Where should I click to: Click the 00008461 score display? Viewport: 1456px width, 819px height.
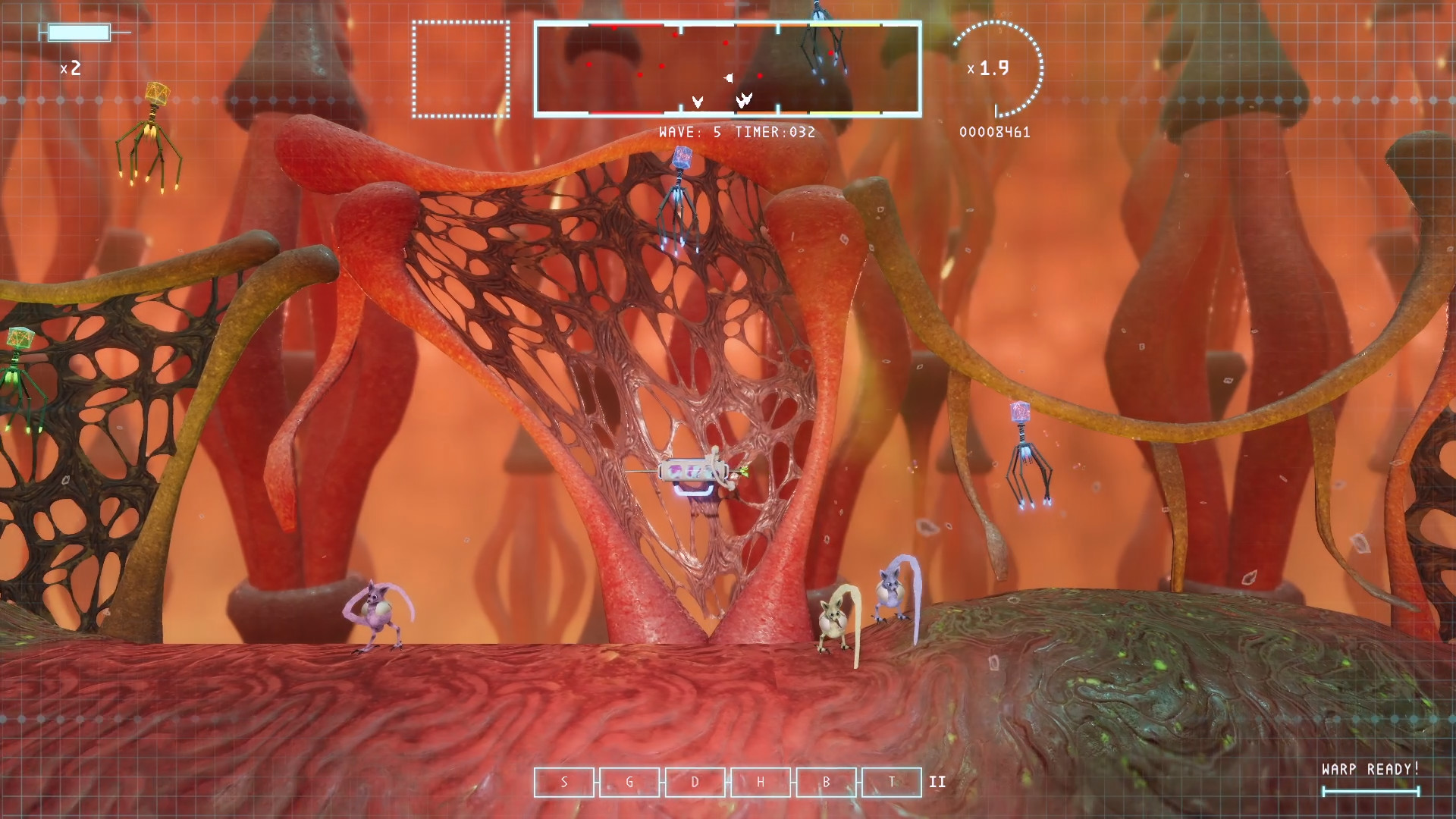coord(994,133)
